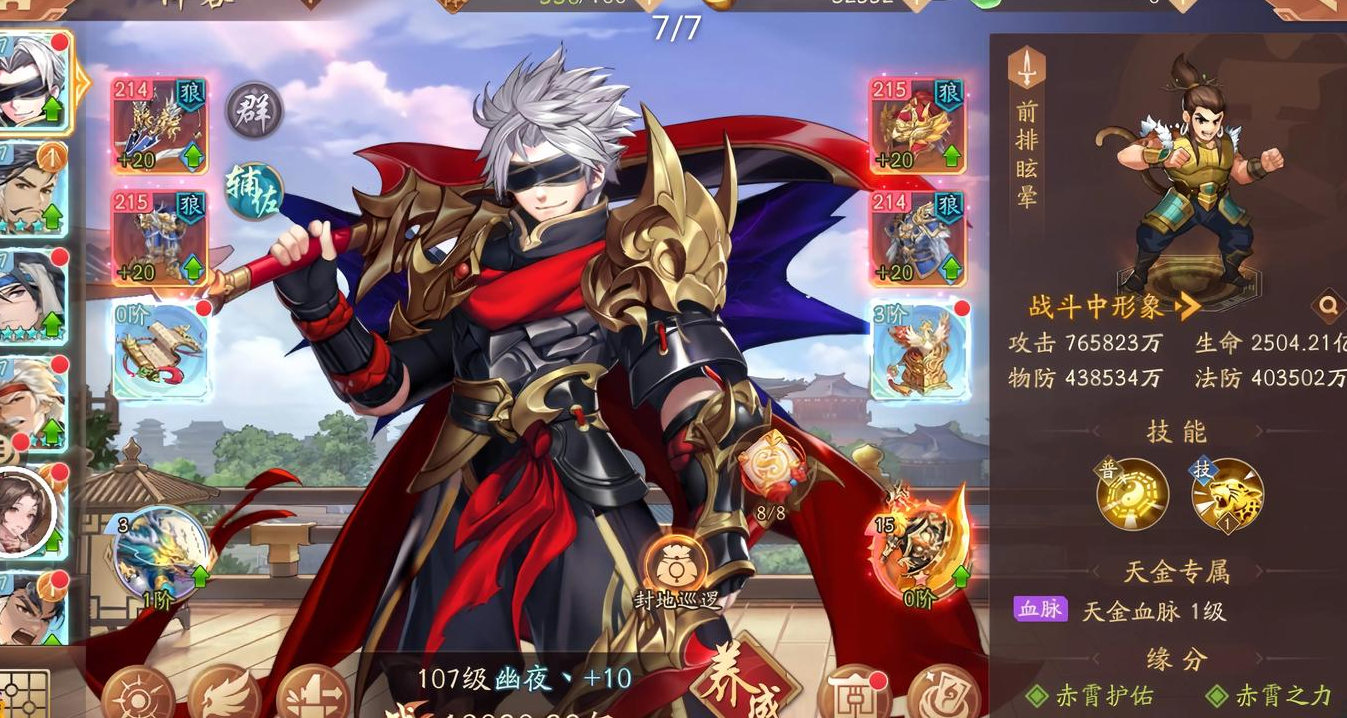1347x718 pixels.
Task: Select the blindfolded white-haired hero portrait
Action: tap(32, 84)
